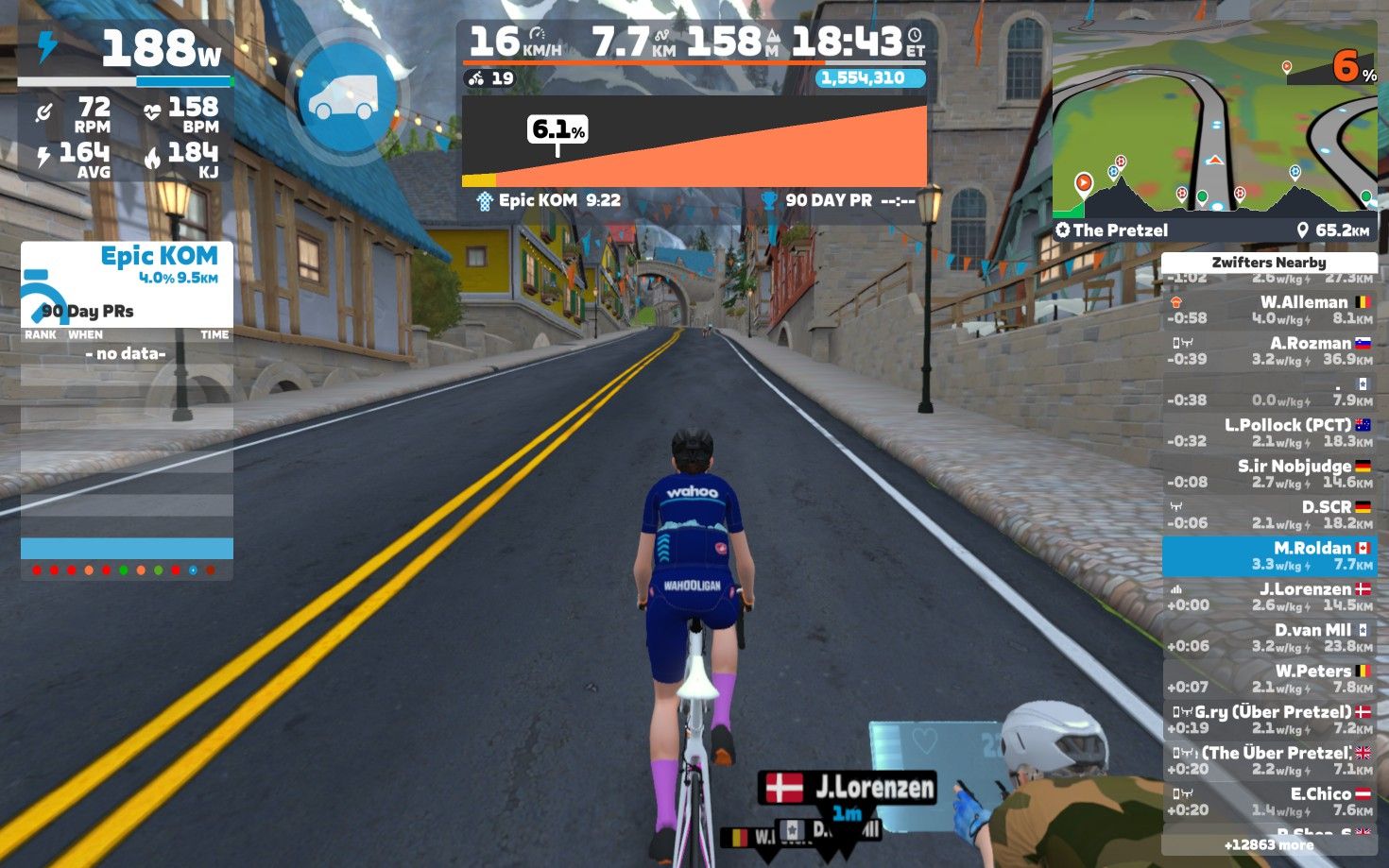The image size is (1389, 868).
Task: Click The Pretzel route name label
Action: click(1120, 230)
